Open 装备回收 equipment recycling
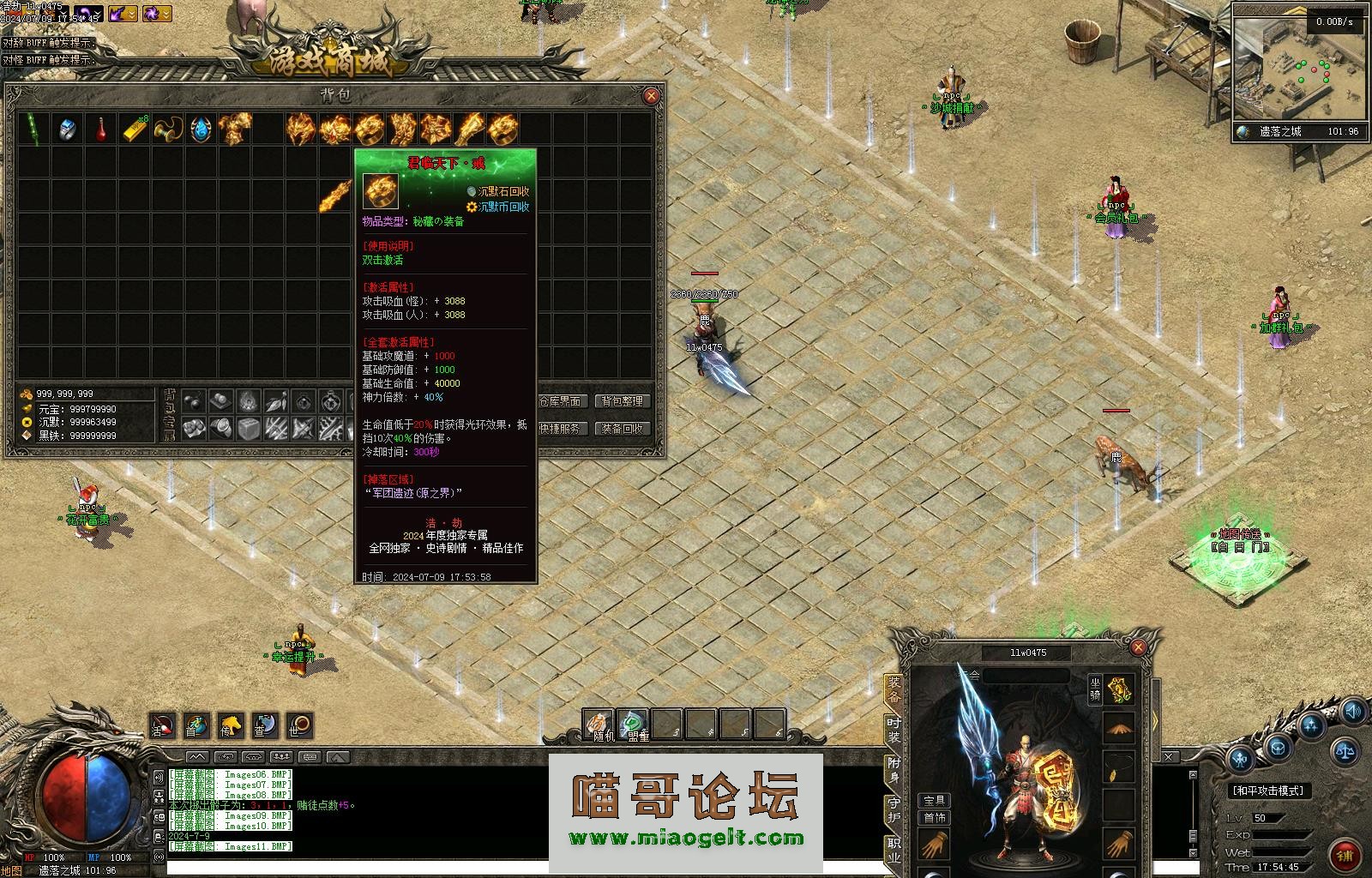This screenshot has width=1372, height=878. coord(622,429)
